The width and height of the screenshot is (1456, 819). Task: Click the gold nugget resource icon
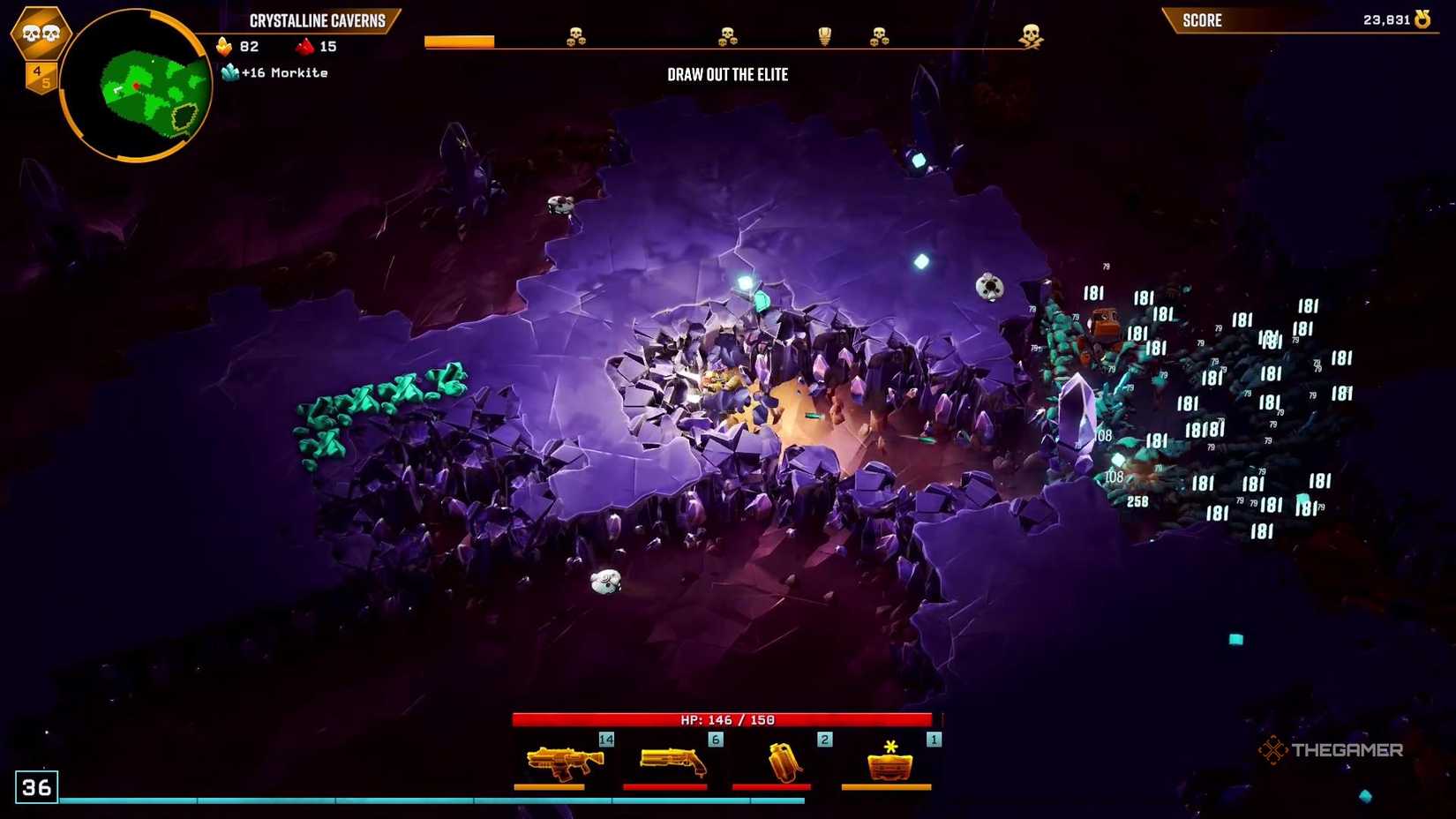[223, 46]
